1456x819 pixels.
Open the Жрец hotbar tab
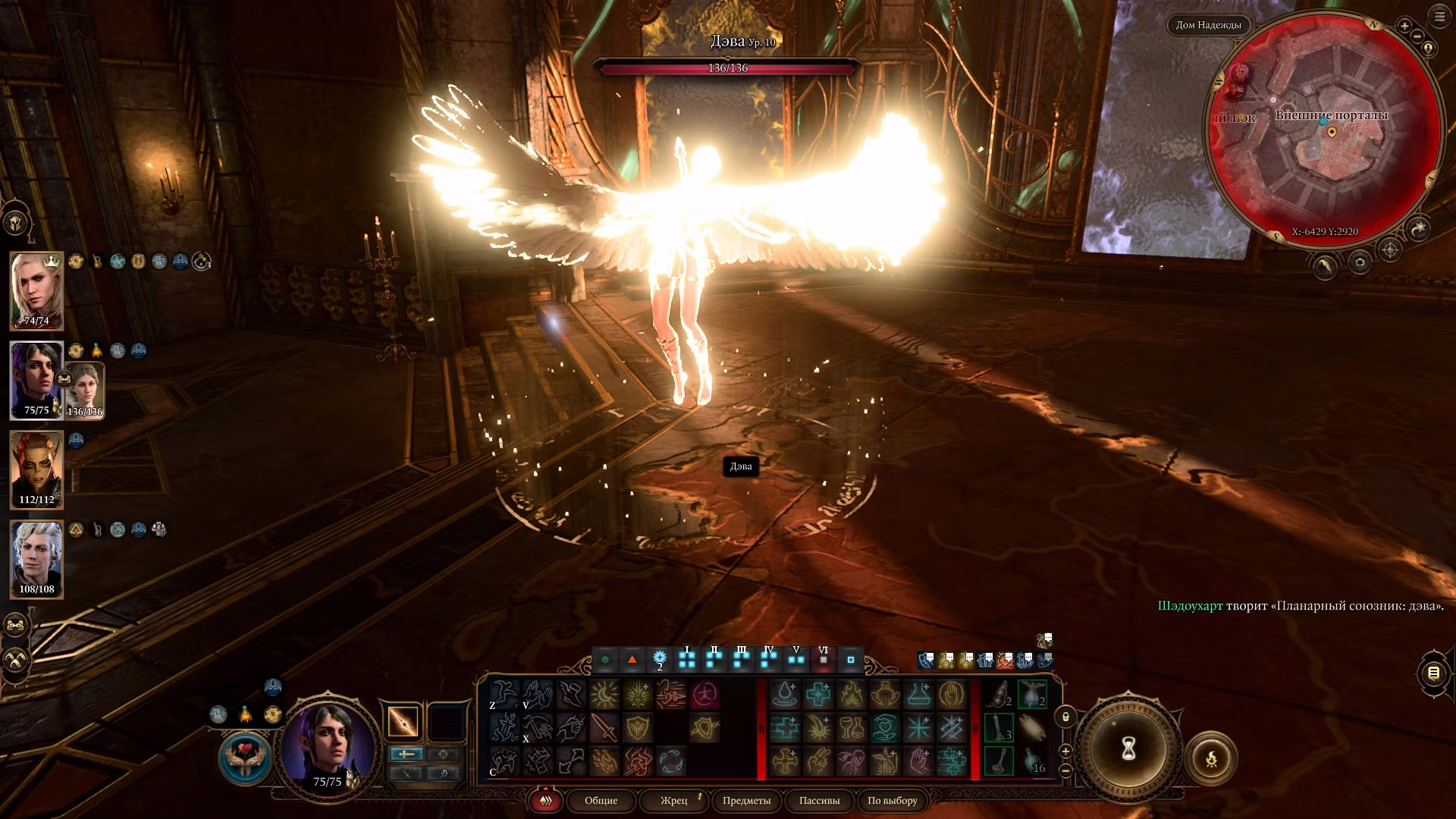tap(673, 801)
